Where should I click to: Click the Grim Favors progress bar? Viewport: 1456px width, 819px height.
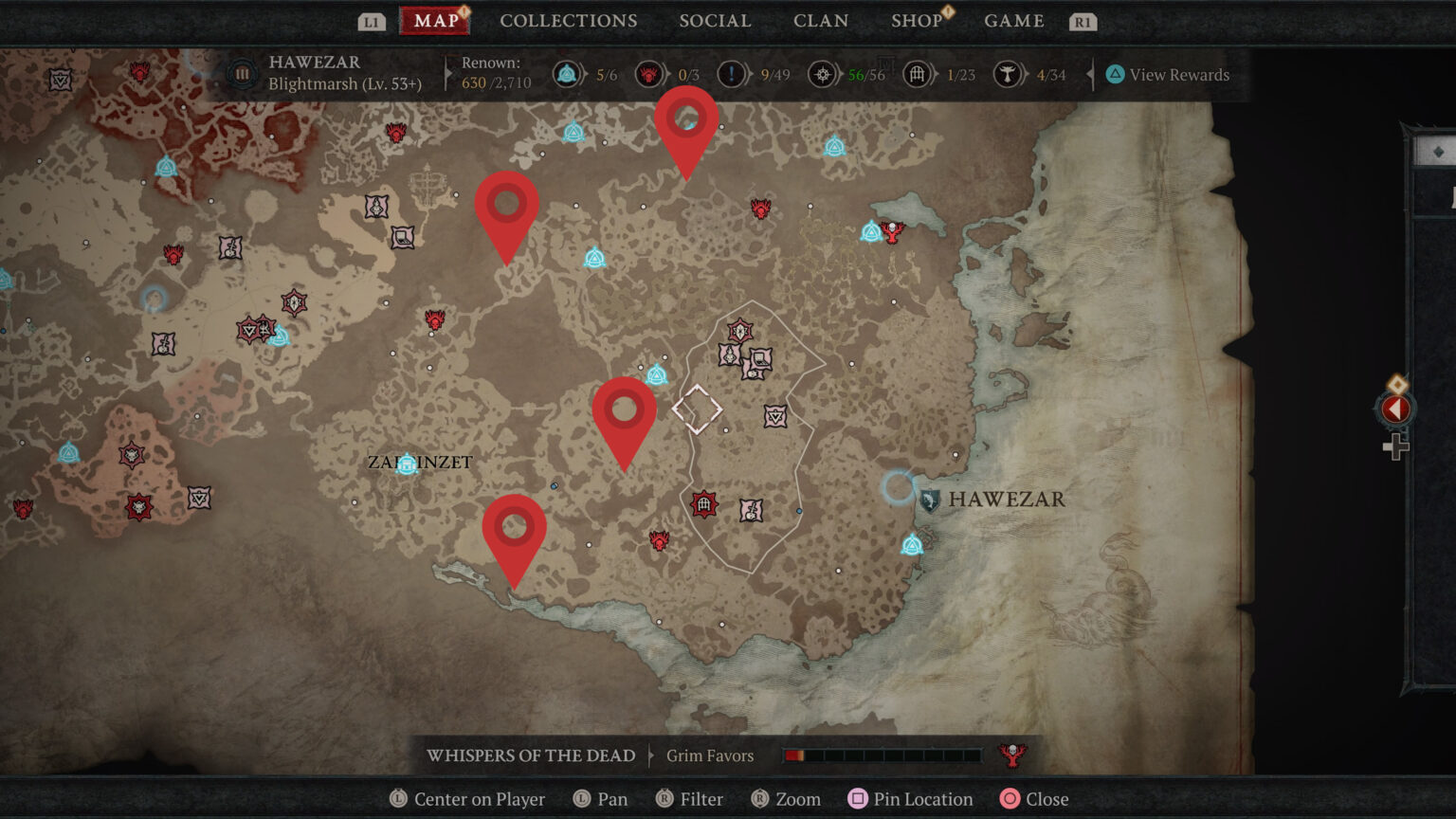click(x=882, y=755)
